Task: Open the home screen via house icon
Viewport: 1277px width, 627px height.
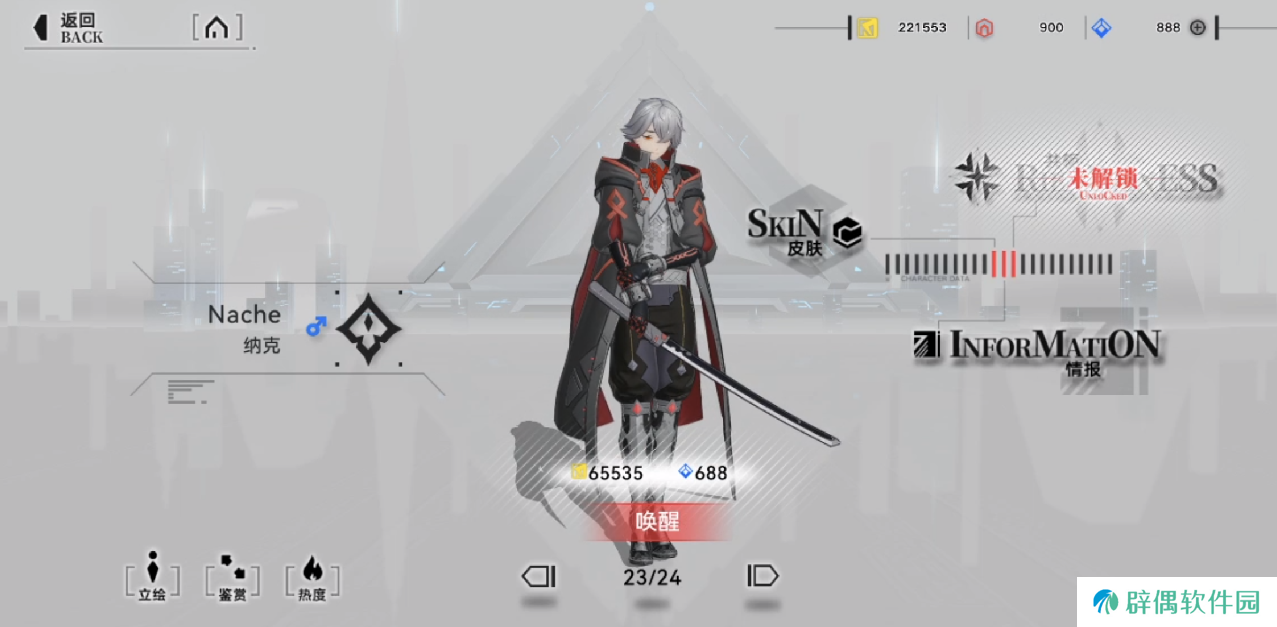Action: click(216, 27)
